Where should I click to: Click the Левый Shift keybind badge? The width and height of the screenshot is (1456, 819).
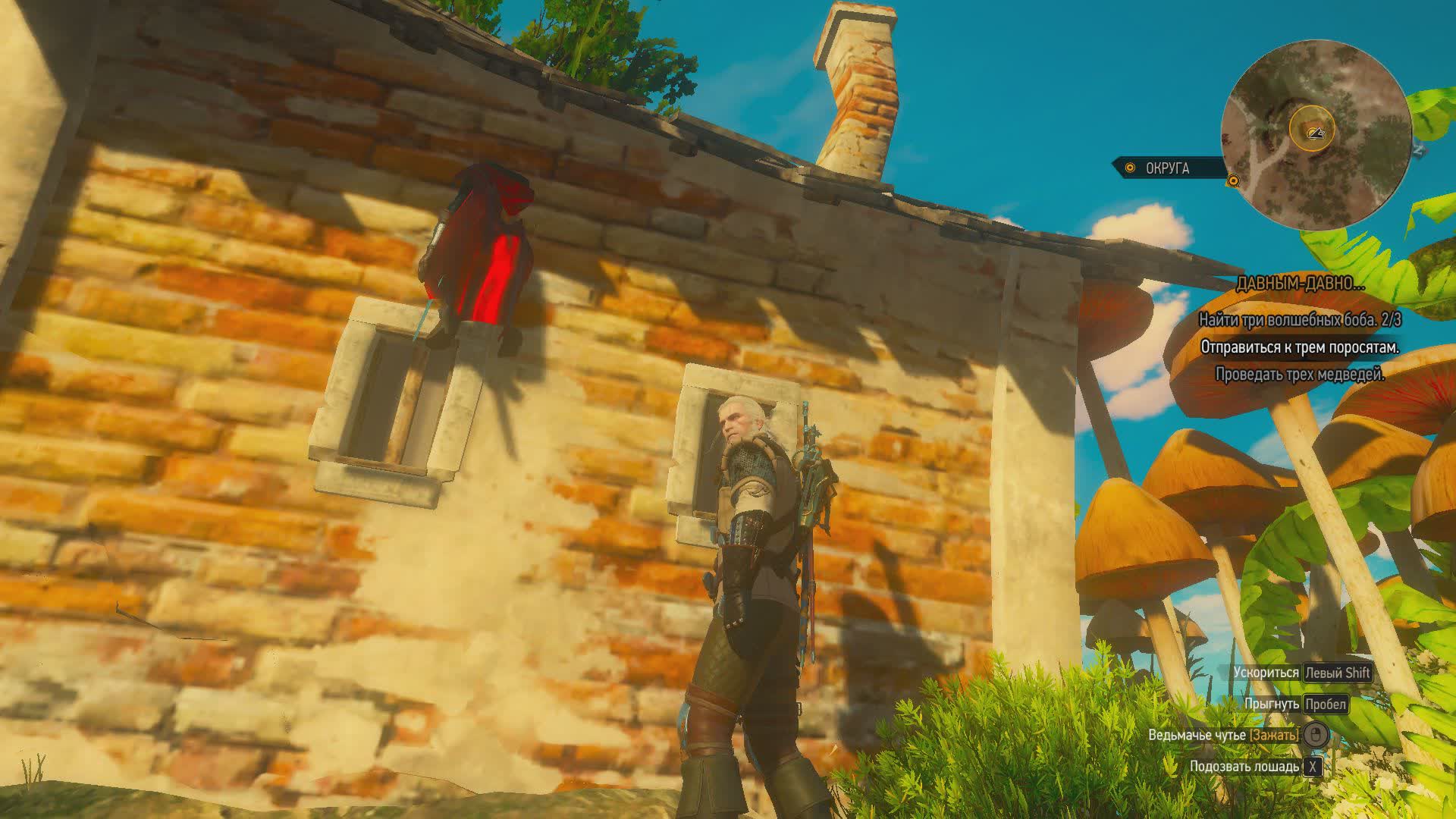click(x=1338, y=673)
